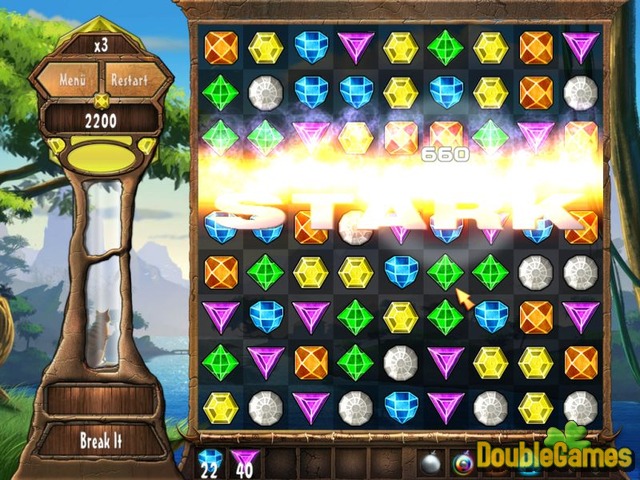
Task: Select the purple gem inventory slot showing 40
Action: (x=245, y=461)
